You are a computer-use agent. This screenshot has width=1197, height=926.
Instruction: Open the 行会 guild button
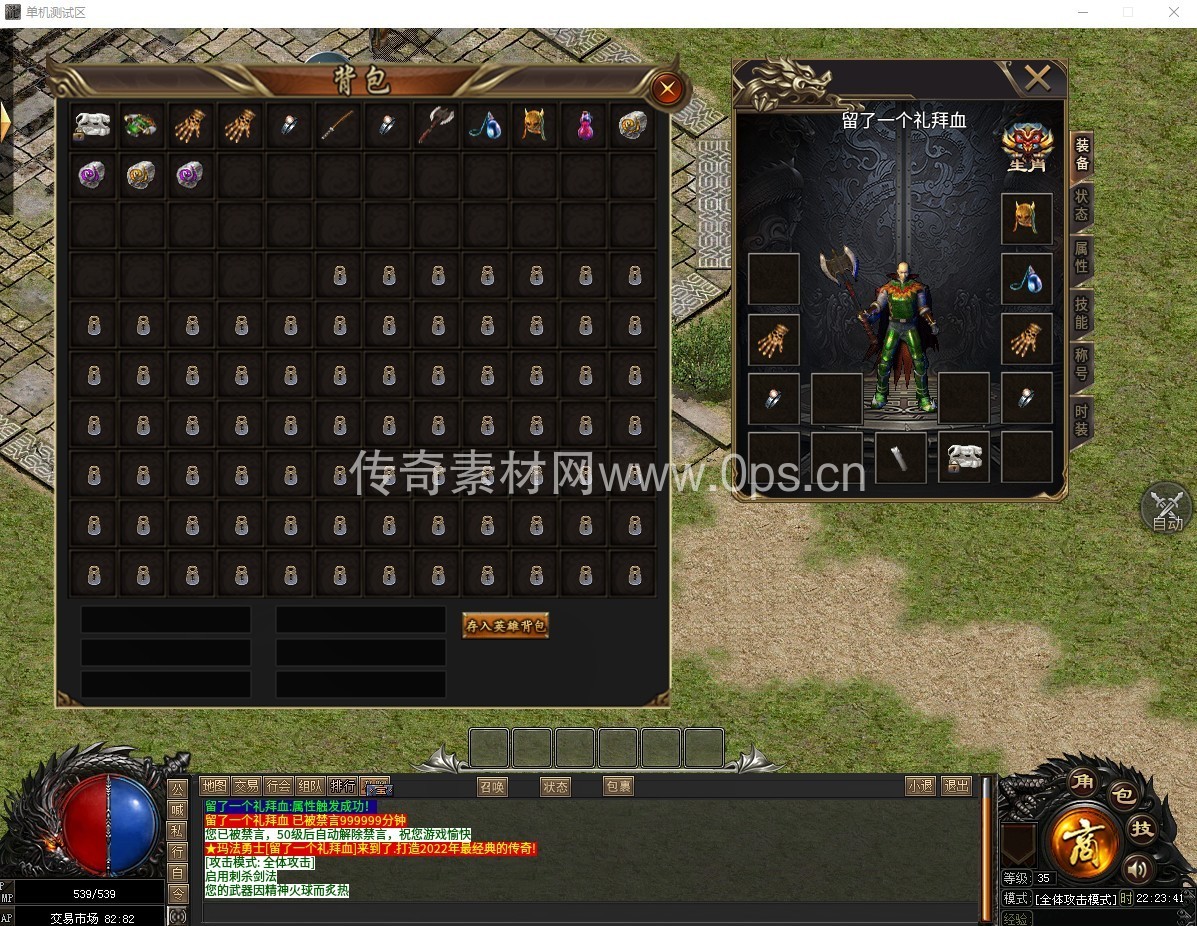279,786
